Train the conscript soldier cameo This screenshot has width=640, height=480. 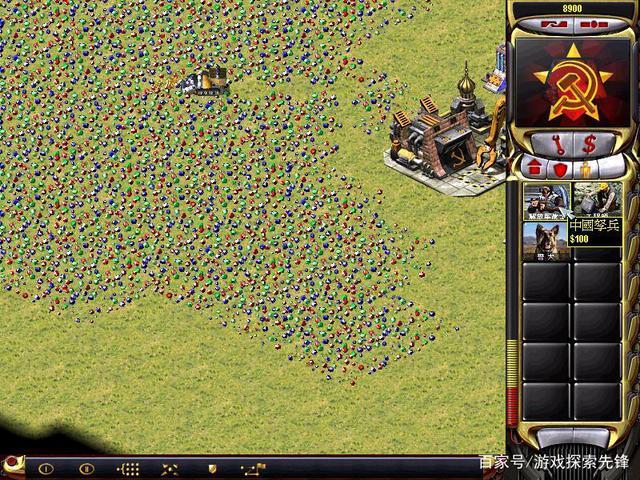pos(546,199)
